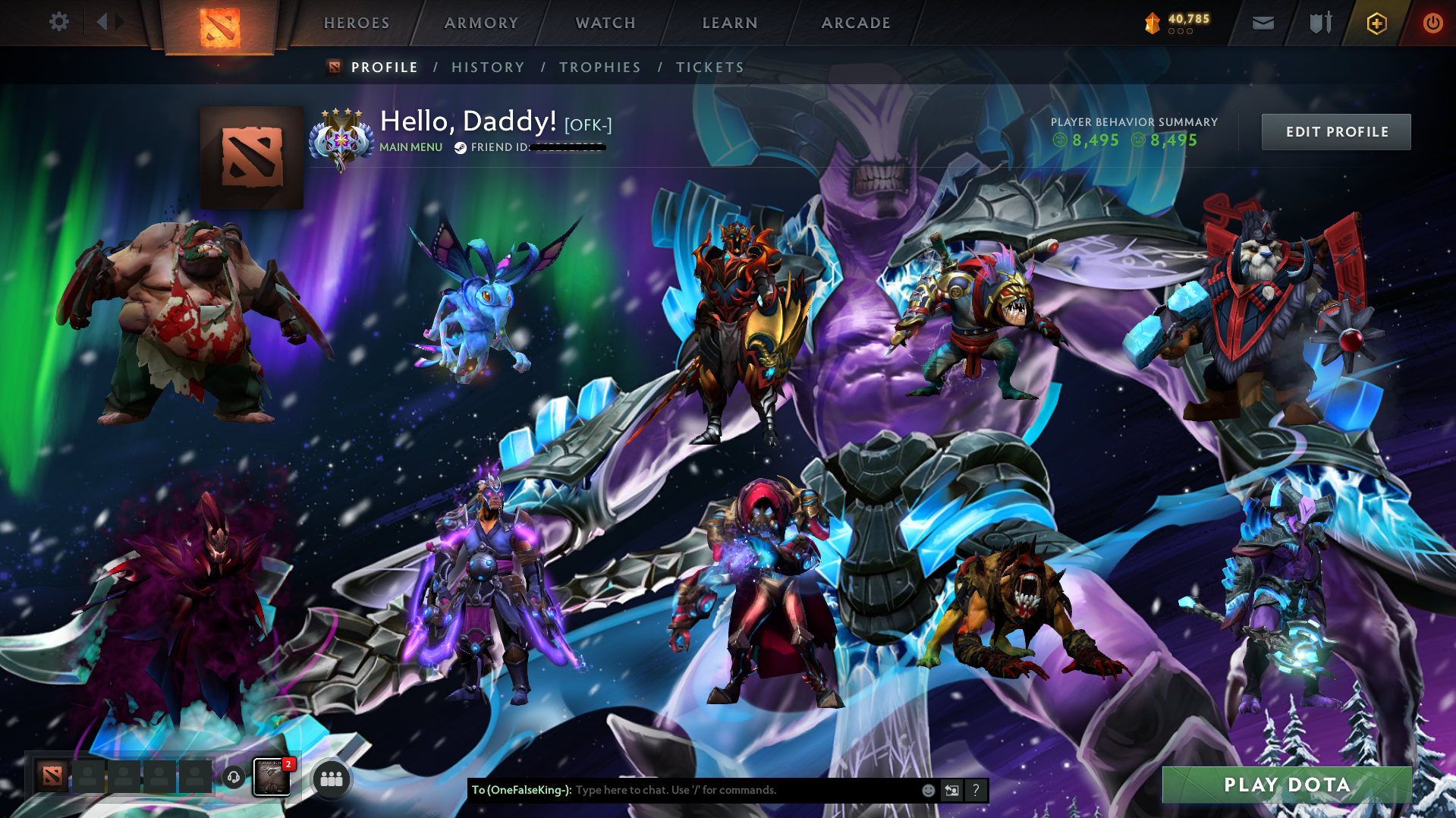
Task: Click the chat input field
Action: tap(721, 790)
